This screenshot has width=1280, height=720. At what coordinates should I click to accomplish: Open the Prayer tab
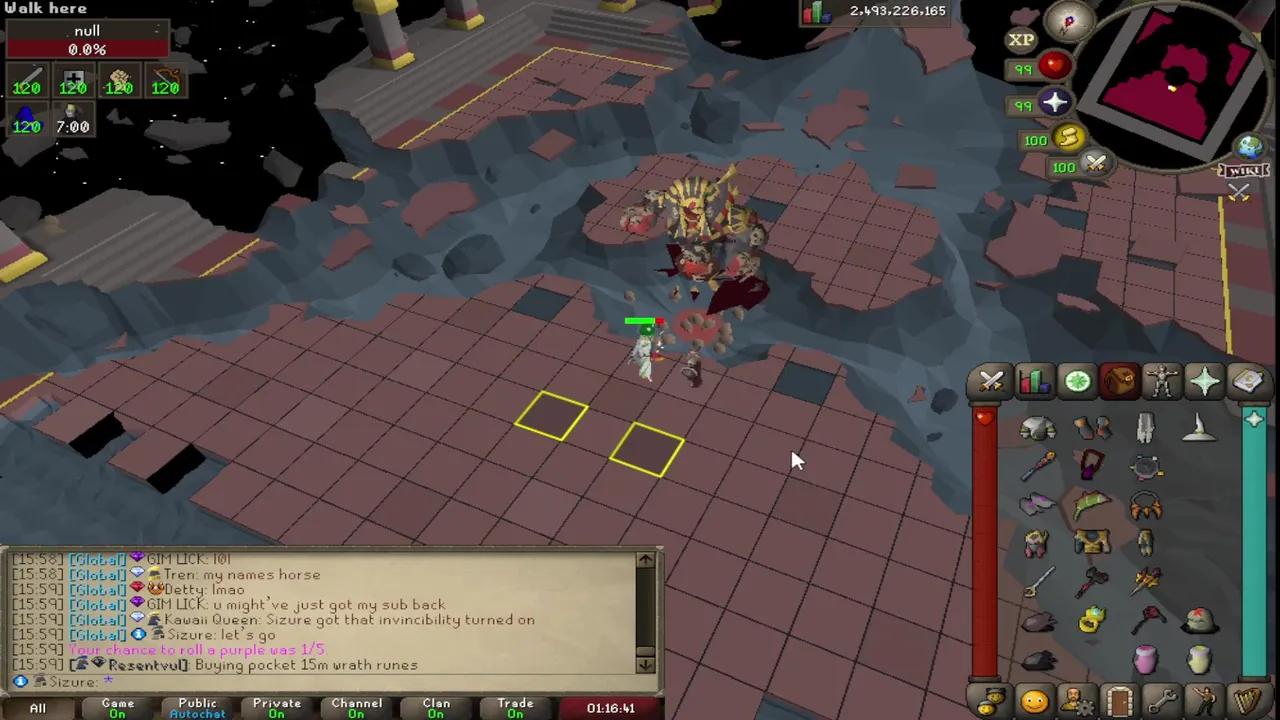(1204, 381)
